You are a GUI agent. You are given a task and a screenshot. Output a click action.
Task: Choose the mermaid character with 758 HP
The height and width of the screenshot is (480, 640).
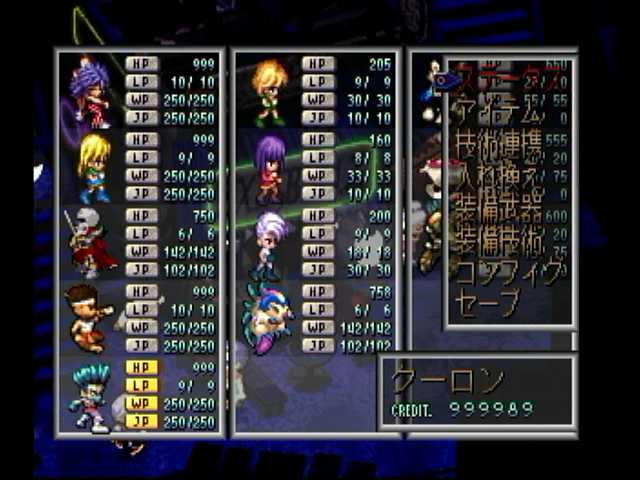(268, 318)
